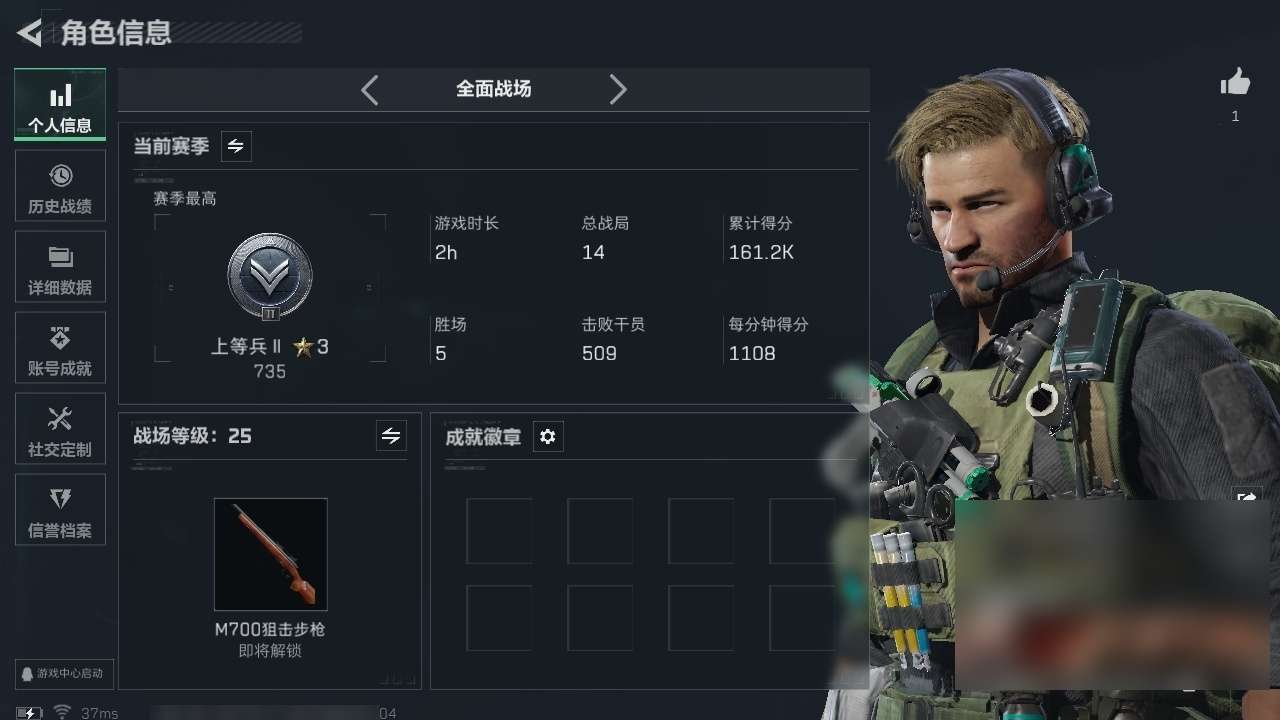Click the back arrow beside 角色信息
1280x720 pixels.
27,32
